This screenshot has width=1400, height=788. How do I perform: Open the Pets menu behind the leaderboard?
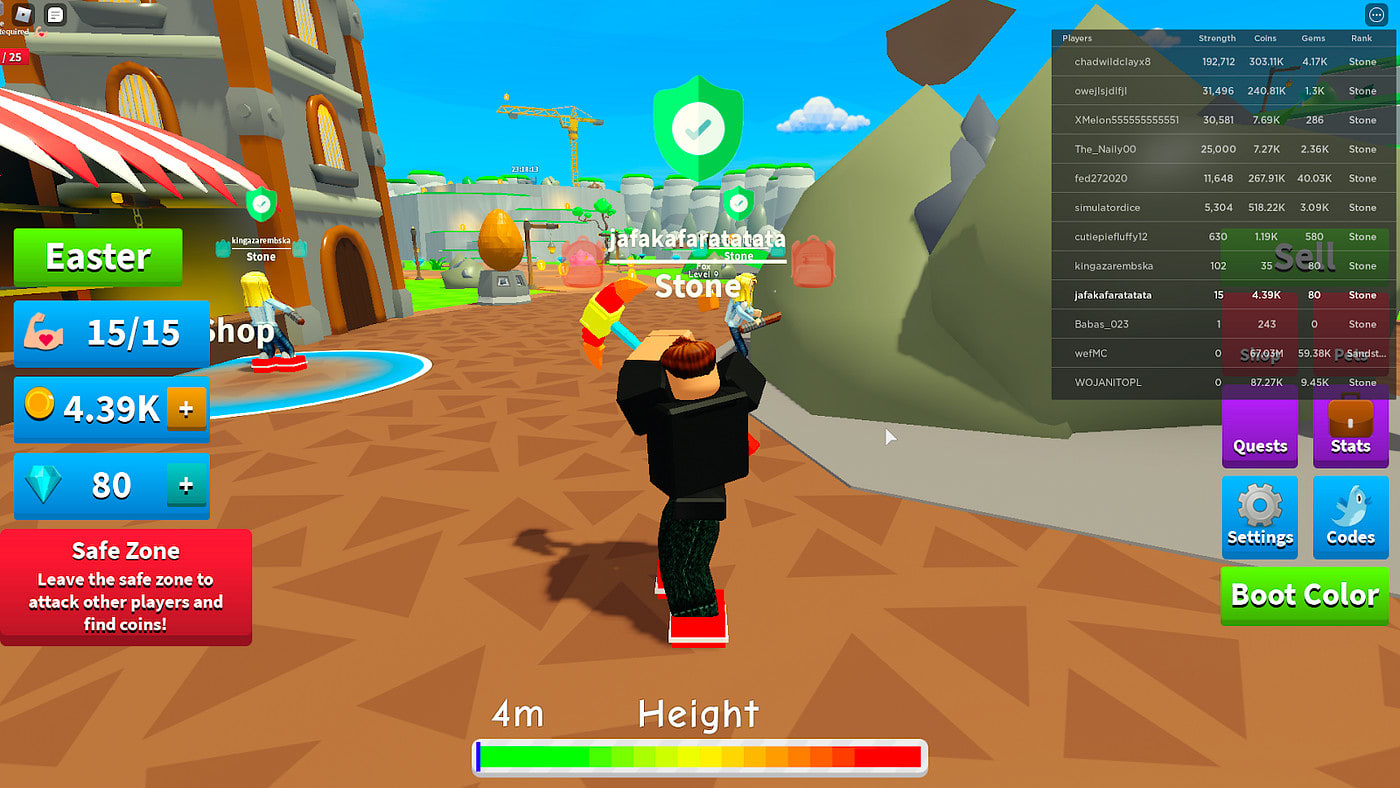pyautogui.click(x=1352, y=355)
